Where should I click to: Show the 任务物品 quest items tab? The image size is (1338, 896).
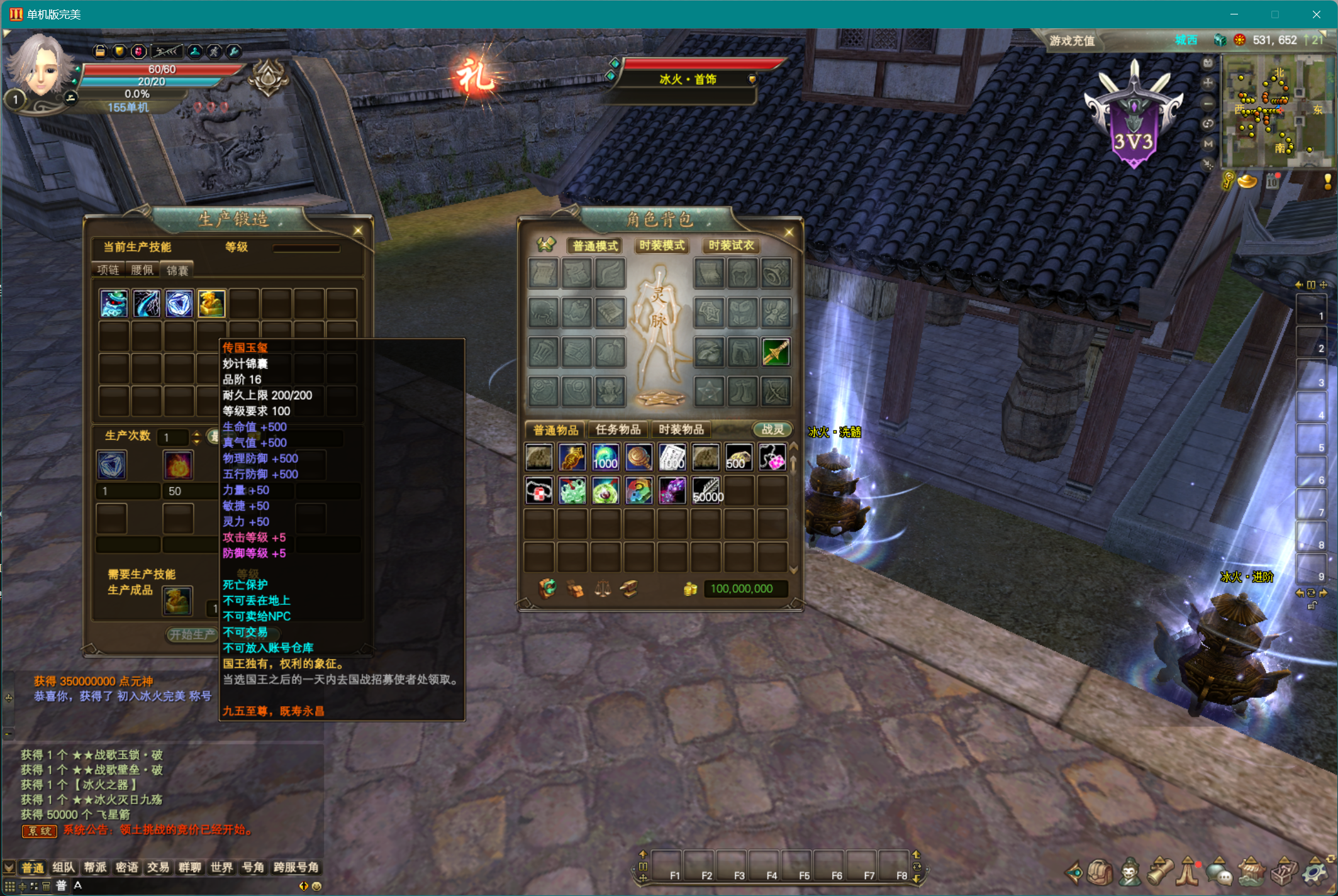pyautogui.click(x=618, y=429)
